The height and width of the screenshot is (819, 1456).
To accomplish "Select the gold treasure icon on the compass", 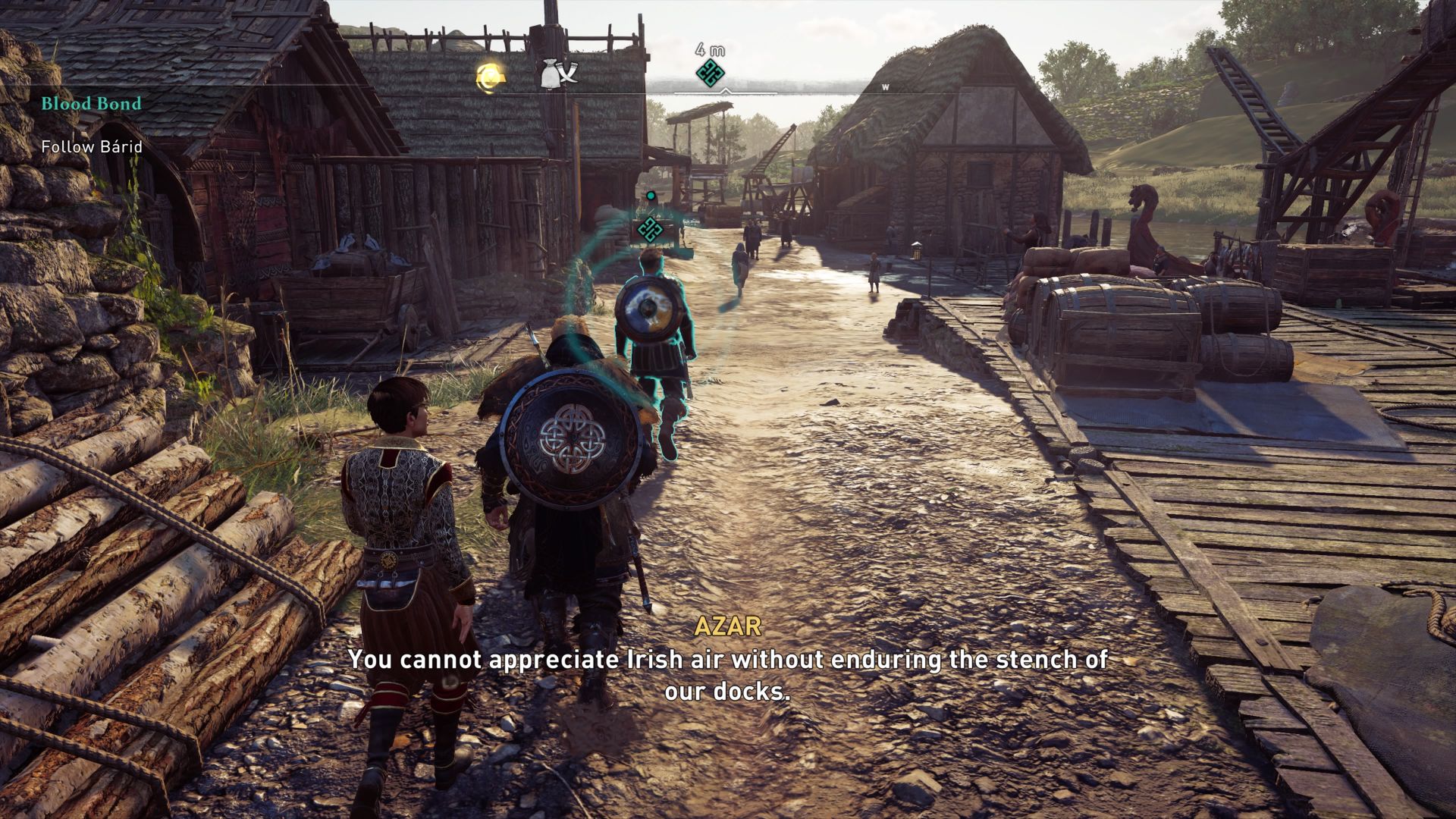I will (489, 74).
